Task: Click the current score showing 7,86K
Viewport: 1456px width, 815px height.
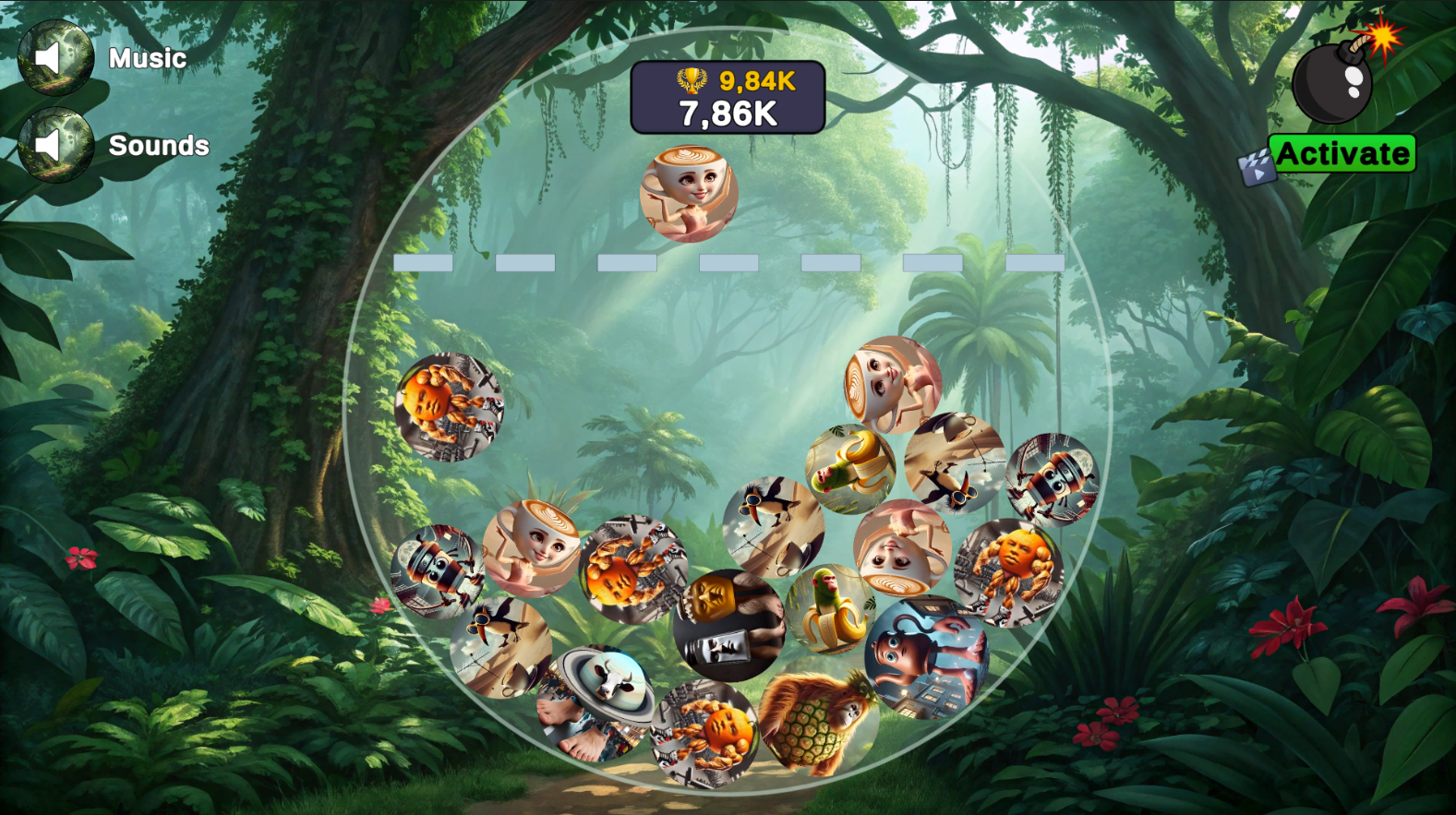Action: point(728,112)
